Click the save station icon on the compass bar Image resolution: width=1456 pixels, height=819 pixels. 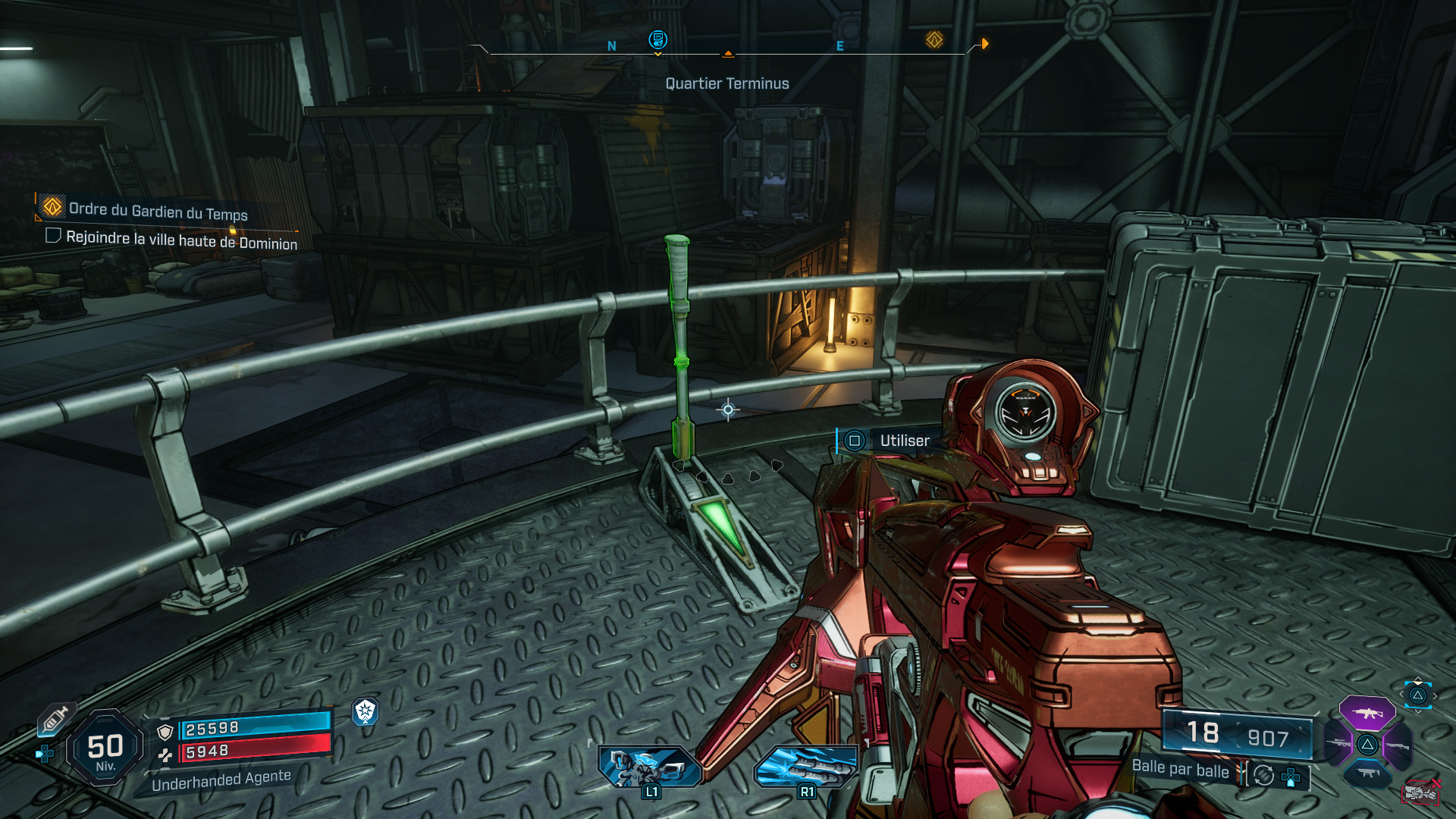[657, 40]
